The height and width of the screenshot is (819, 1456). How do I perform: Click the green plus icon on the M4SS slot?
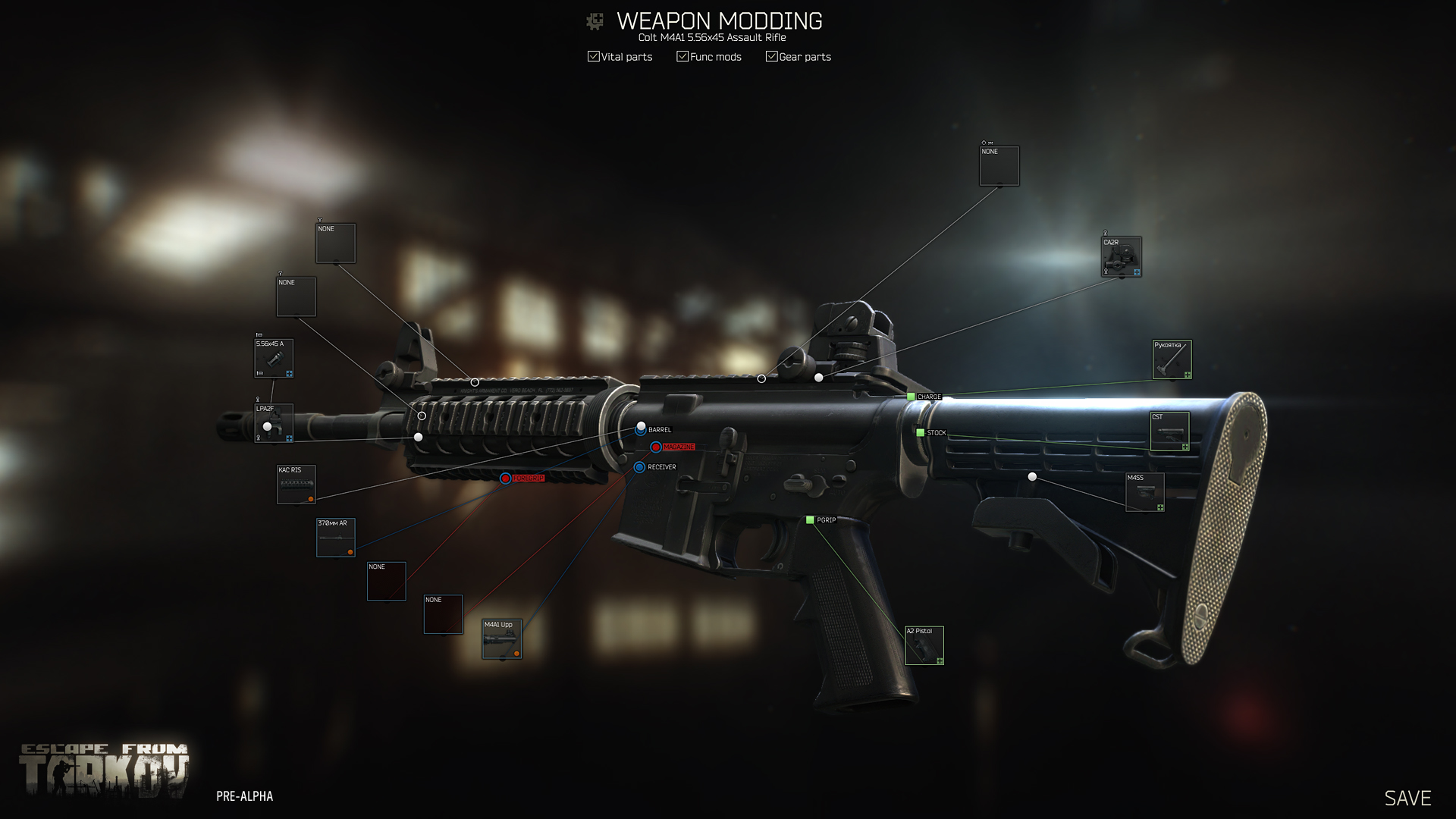point(1160,507)
